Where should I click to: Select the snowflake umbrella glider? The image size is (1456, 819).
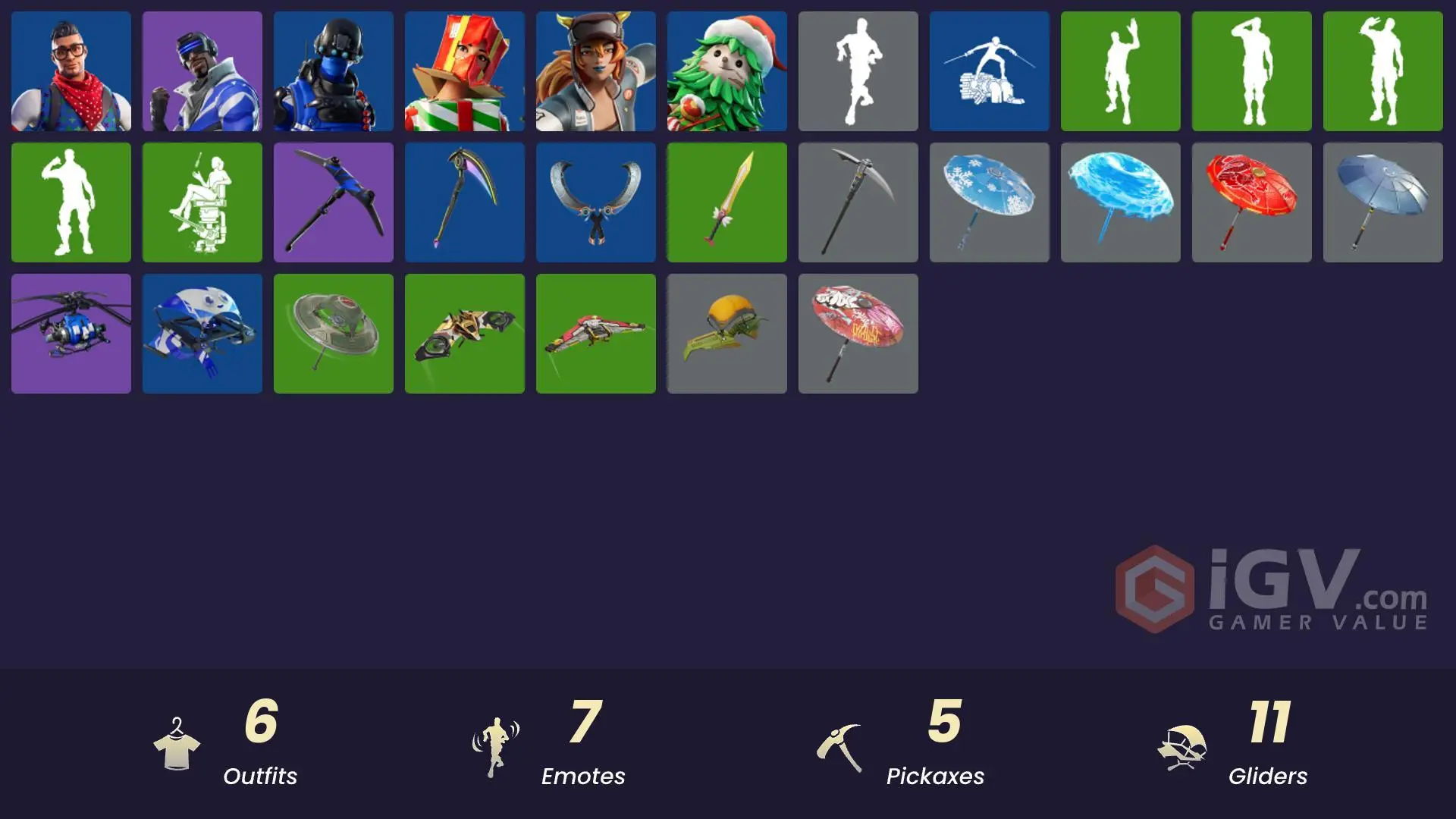click(989, 202)
